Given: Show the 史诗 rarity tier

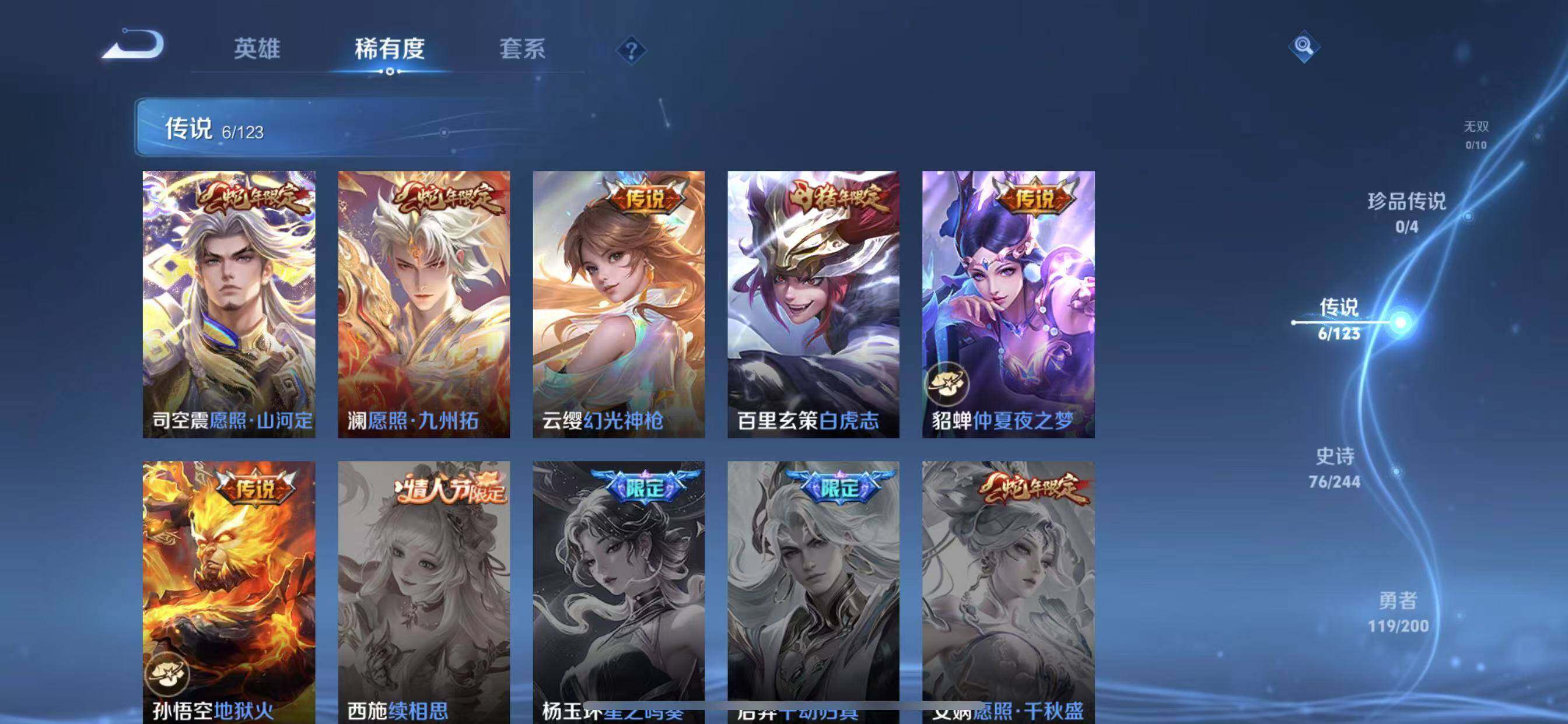Looking at the screenshot, I should pos(1335,468).
